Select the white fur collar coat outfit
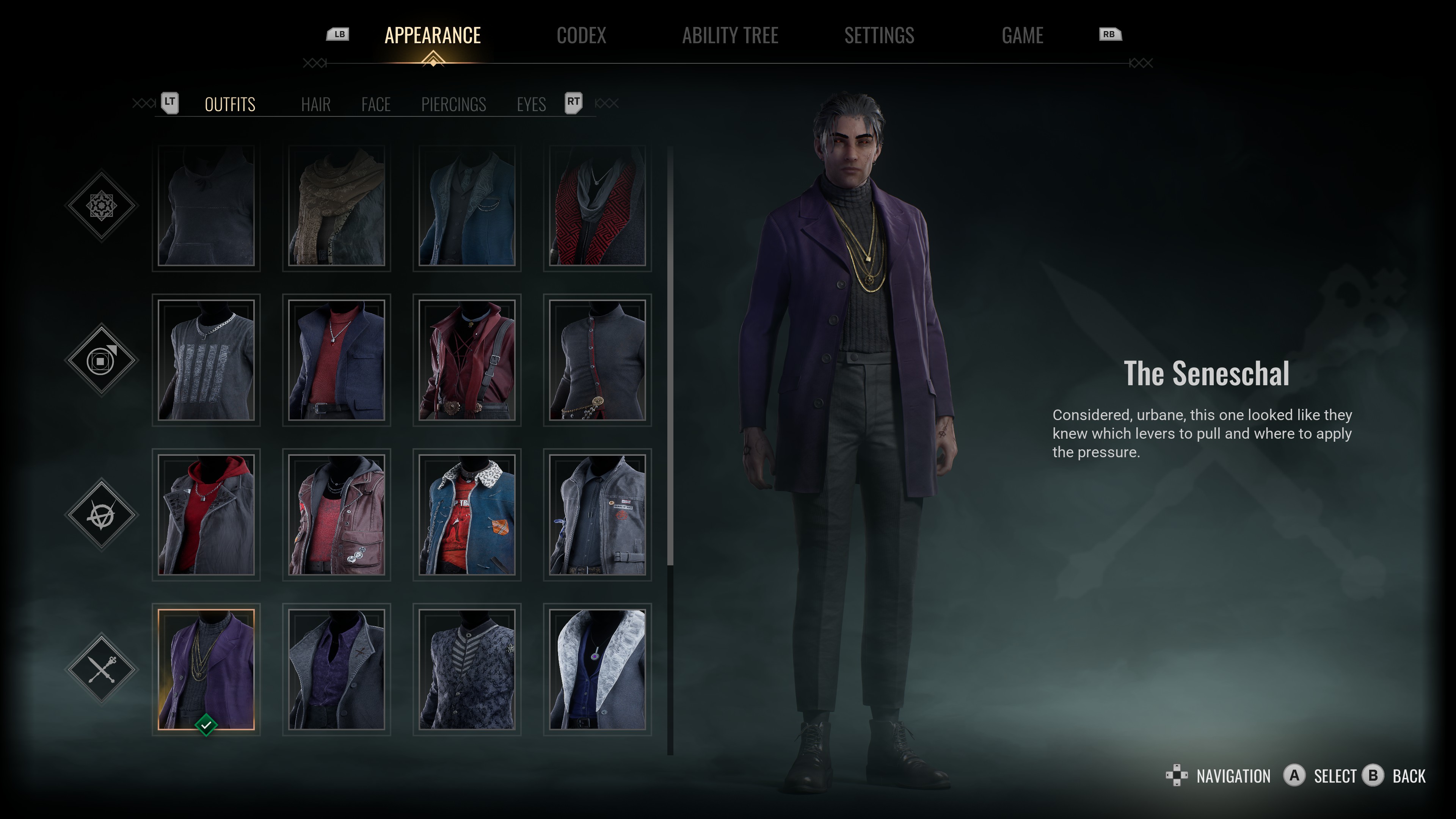 pos(598,669)
